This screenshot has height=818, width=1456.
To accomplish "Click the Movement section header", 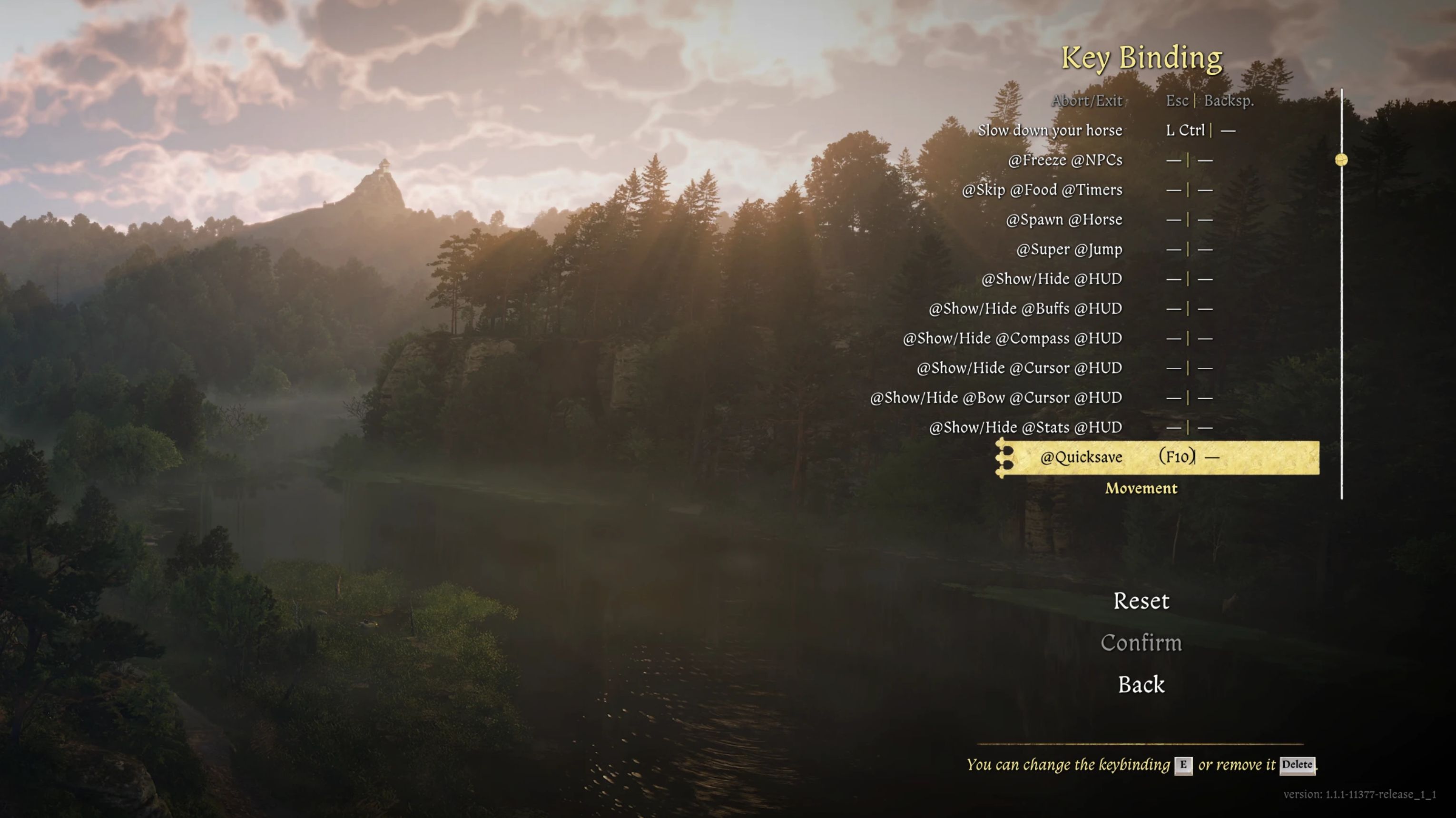I will (x=1141, y=488).
